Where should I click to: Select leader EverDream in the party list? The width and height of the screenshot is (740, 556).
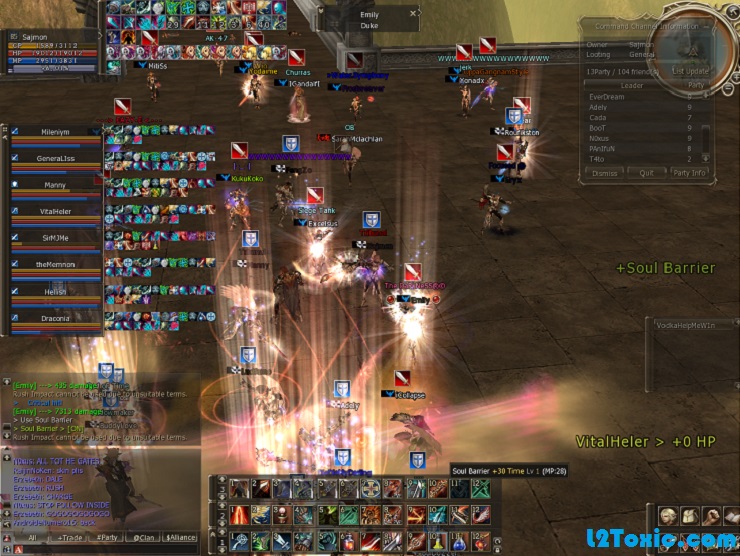[x=608, y=97]
